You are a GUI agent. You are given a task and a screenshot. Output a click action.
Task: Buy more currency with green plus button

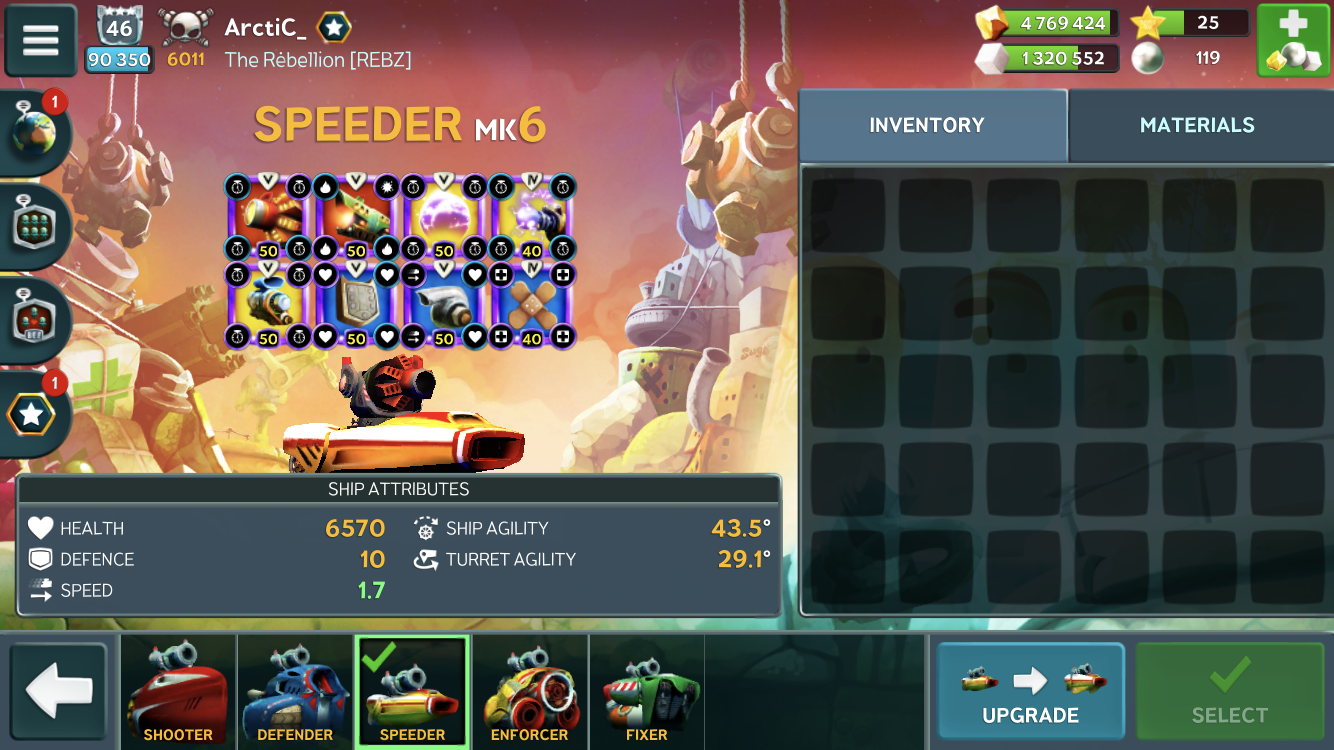[x=1293, y=41]
